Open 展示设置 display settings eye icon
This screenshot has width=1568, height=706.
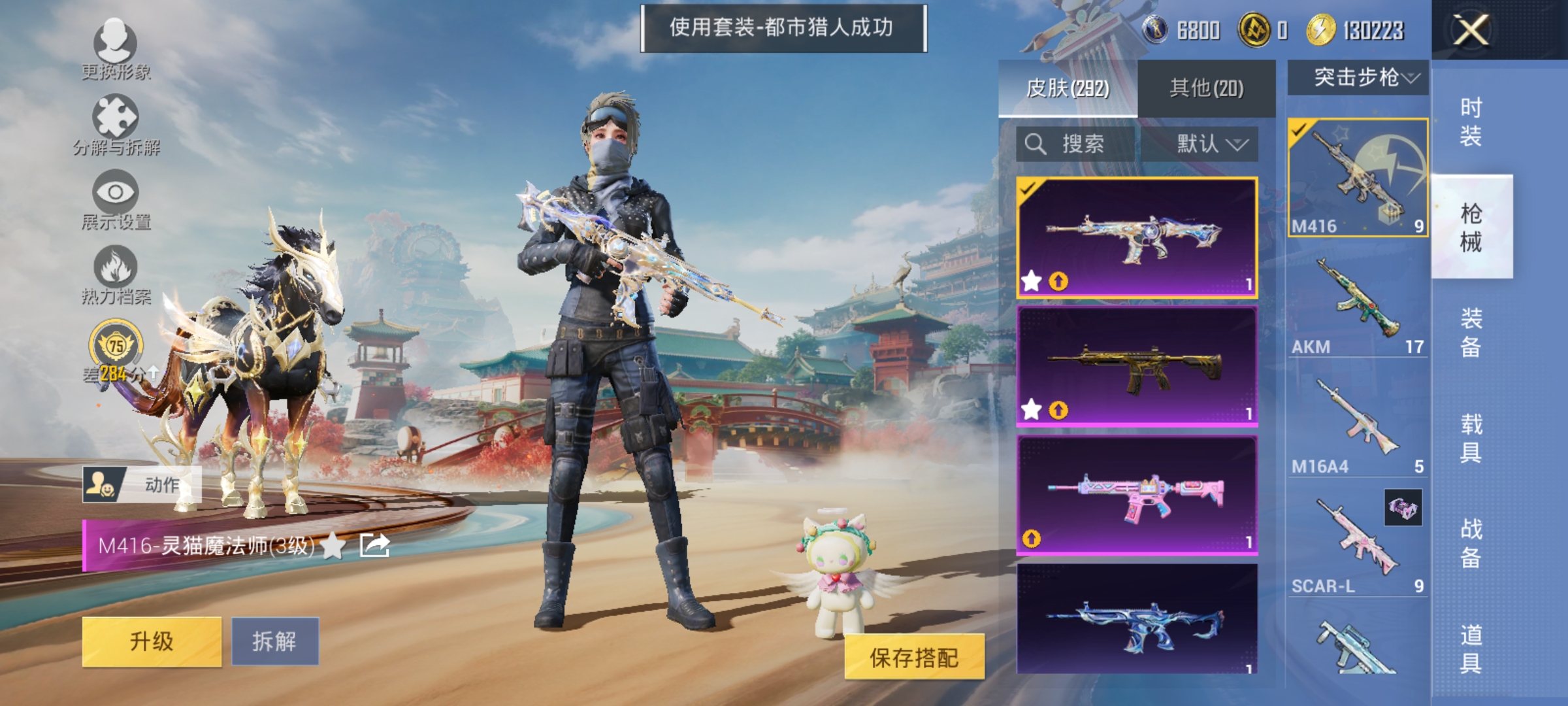(114, 193)
